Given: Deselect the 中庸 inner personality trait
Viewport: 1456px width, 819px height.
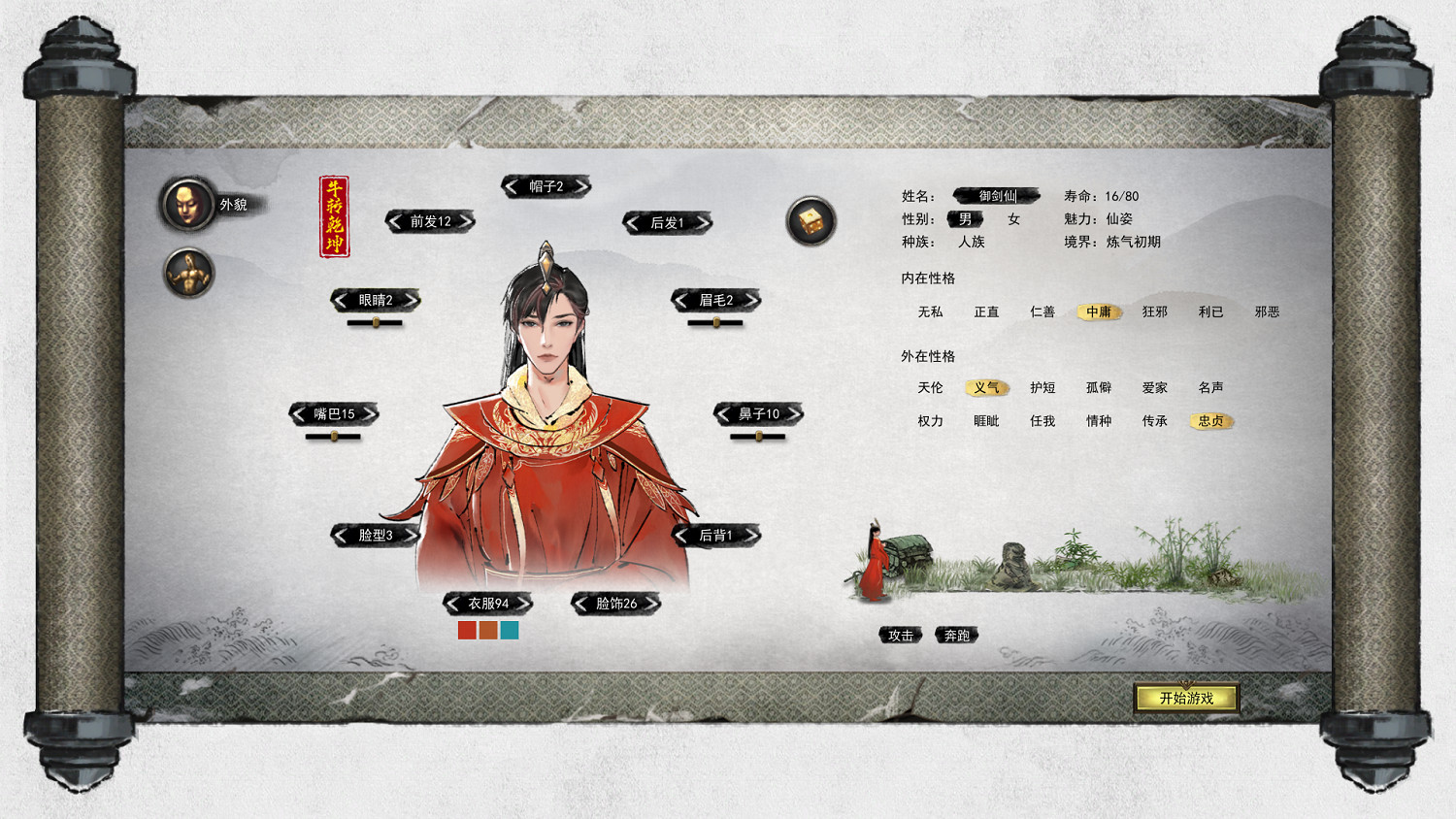Looking at the screenshot, I should coord(1098,312).
